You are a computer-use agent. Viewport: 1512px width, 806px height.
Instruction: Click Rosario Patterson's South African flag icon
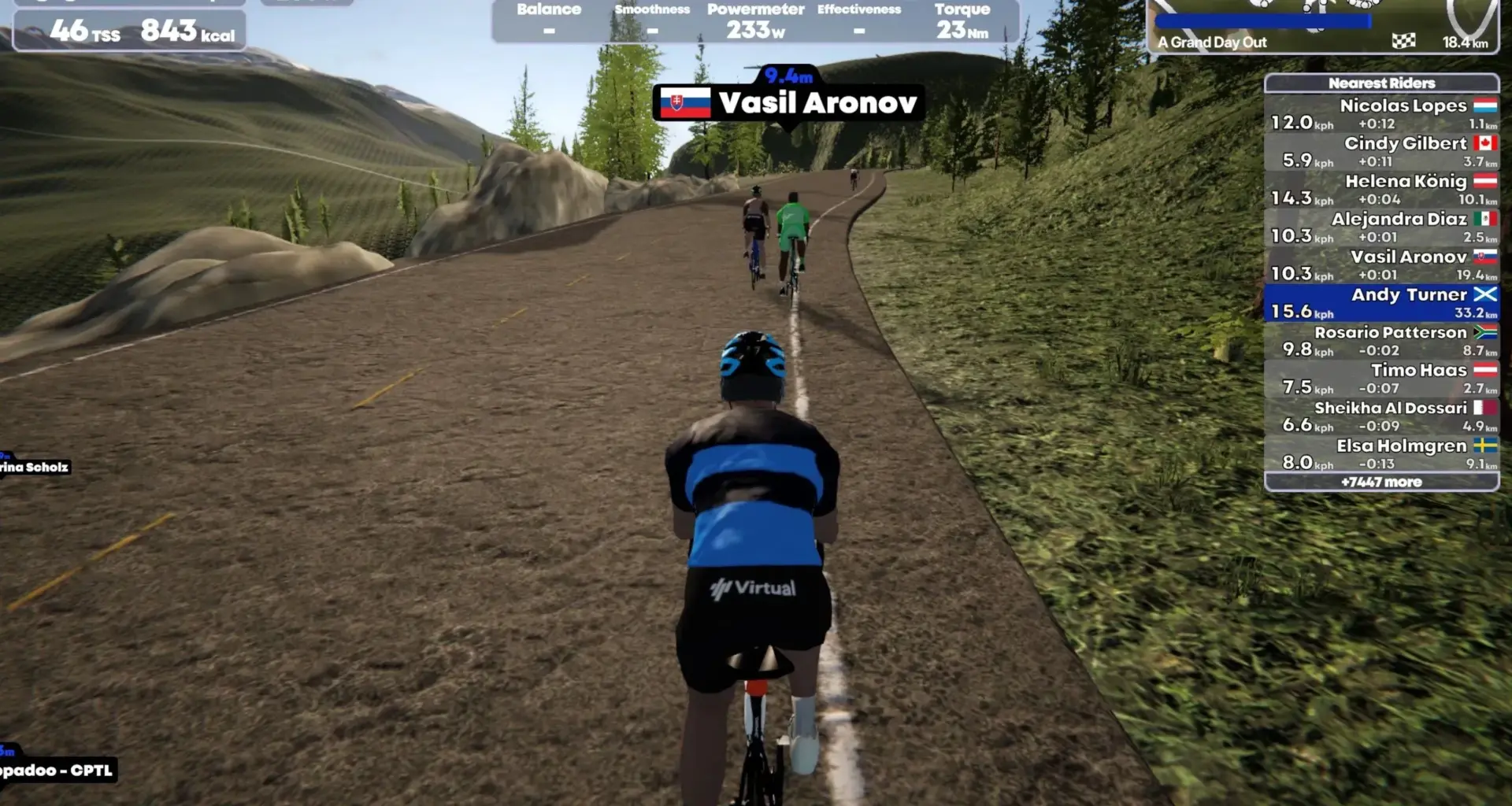pos(1484,332)
